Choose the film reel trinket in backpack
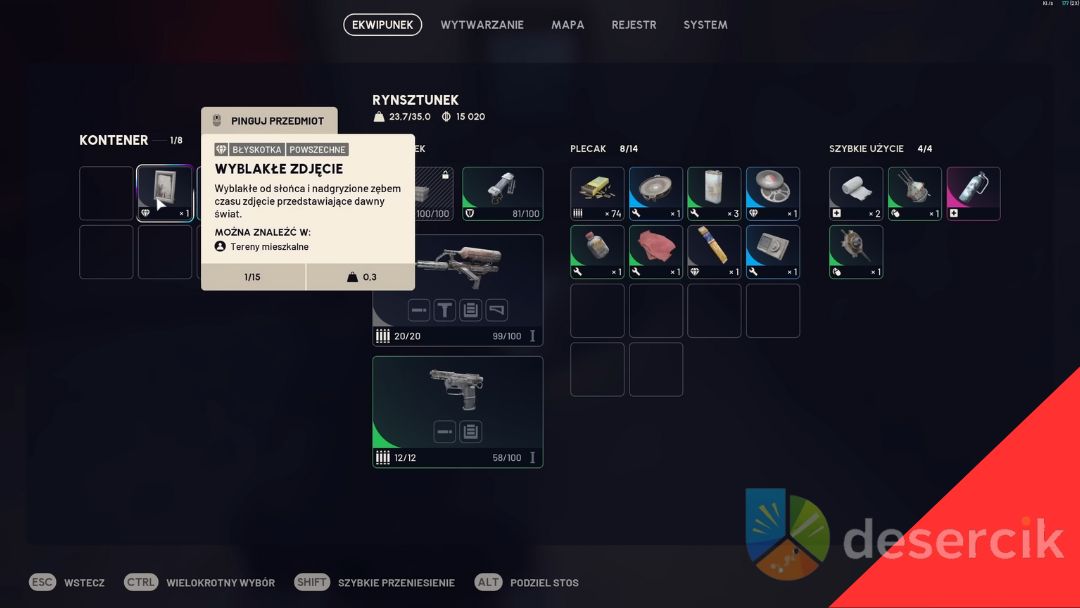1080x608 pixels. (773, 193)
